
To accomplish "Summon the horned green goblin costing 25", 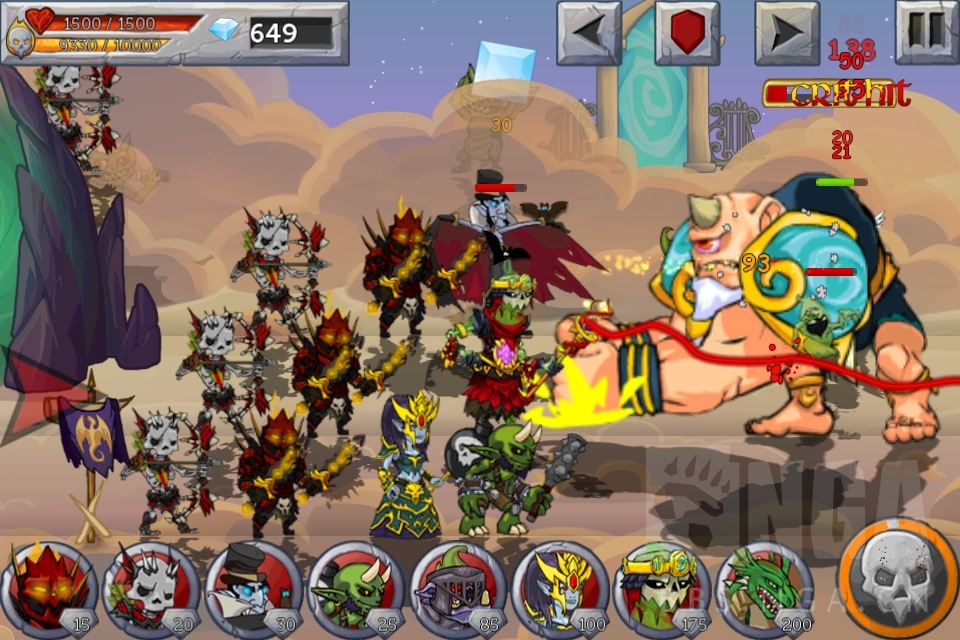I will tap(356, 589).
